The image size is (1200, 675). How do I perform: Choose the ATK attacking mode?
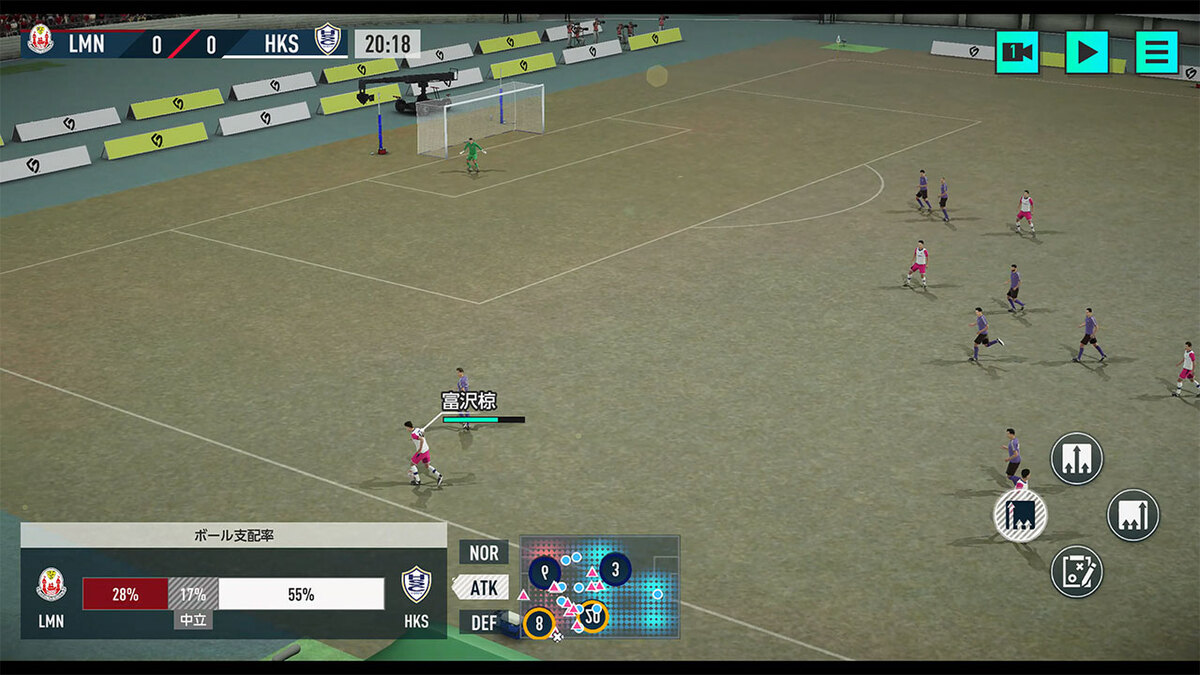point(483,587)
